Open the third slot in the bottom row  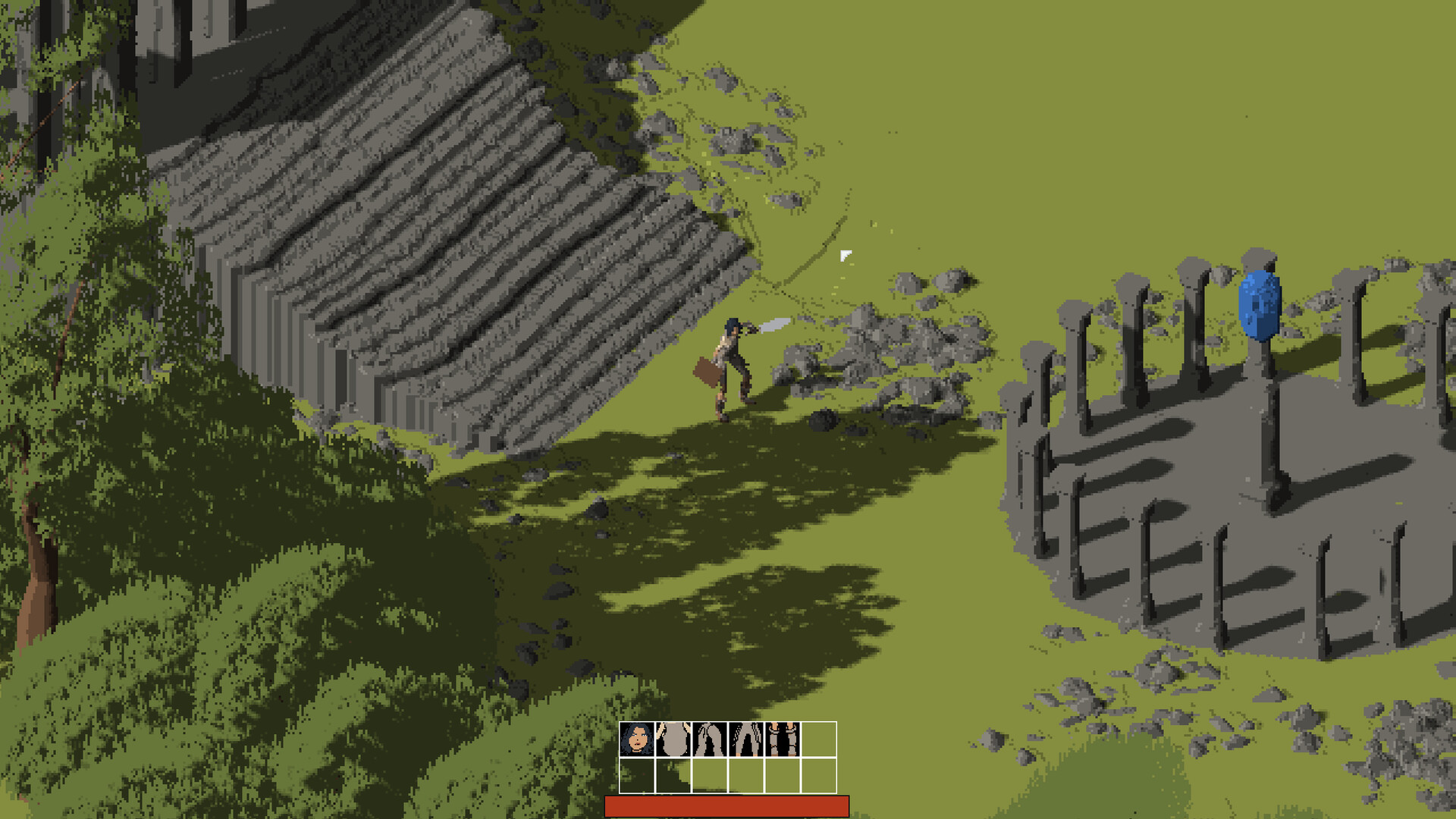tap(708, 776)
